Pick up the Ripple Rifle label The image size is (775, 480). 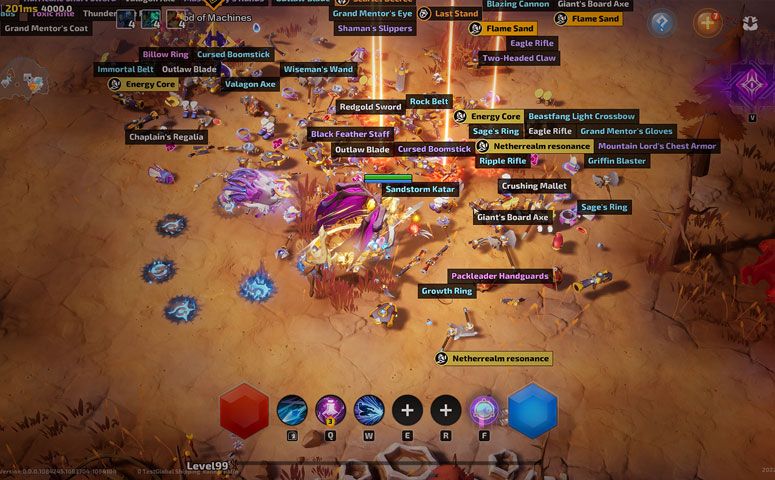tap(502, 161)
